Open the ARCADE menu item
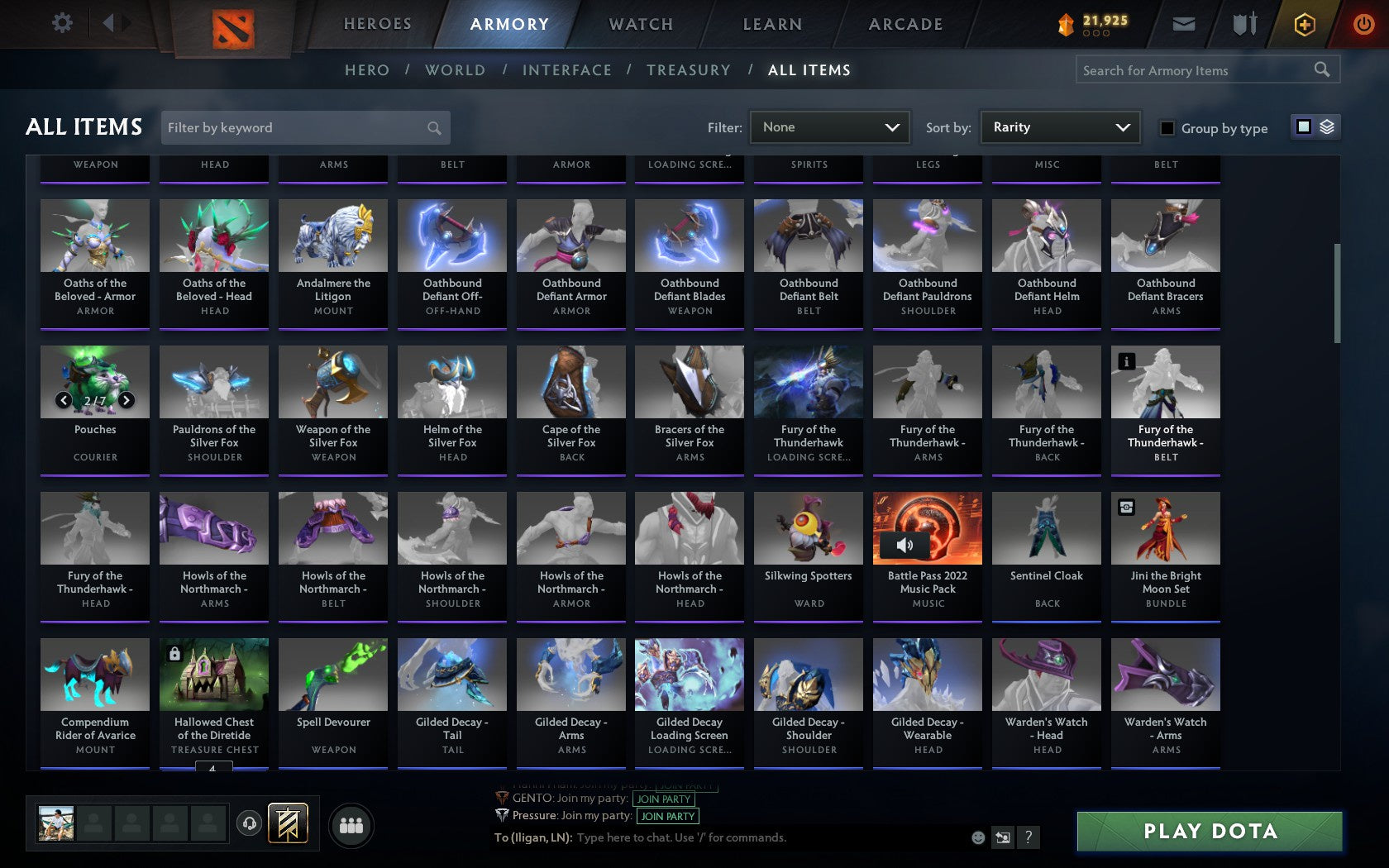The height and width of the screenshot is (868, 1389). [904, 24]
